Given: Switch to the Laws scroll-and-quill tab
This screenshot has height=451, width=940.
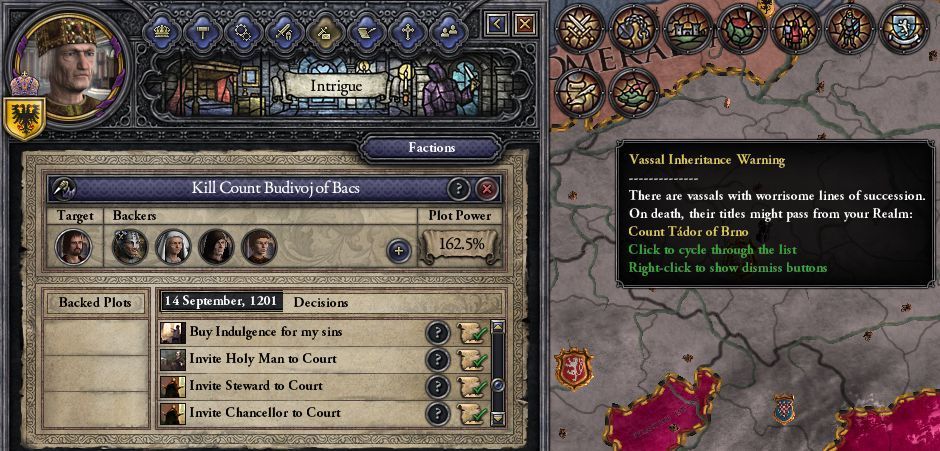Looking at the screenshot, I should click(x=366, y=30).
